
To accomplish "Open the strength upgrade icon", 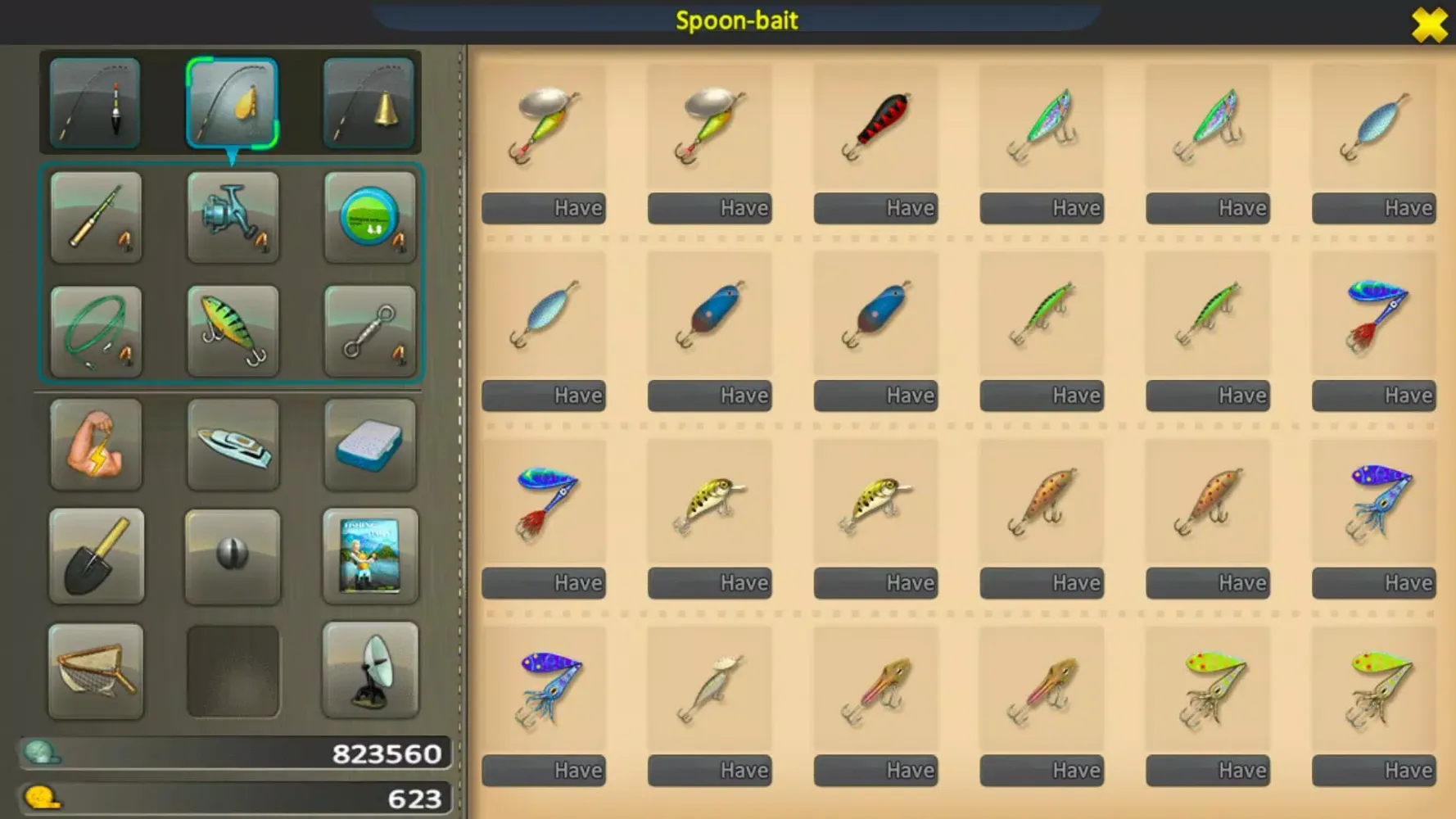I will point(96,445).
